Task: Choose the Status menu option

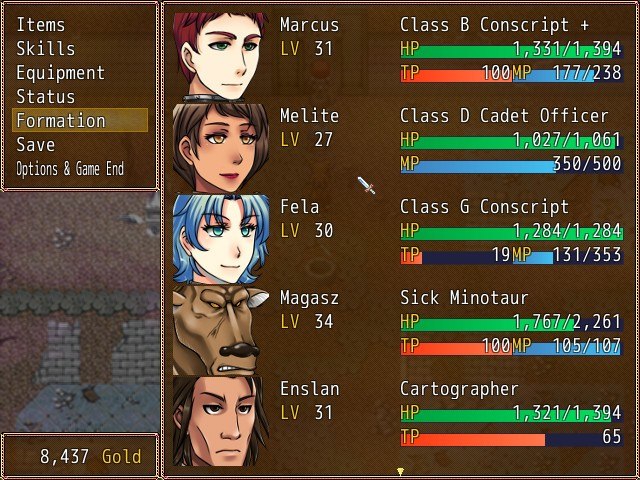Action: (x=46, y=97)
